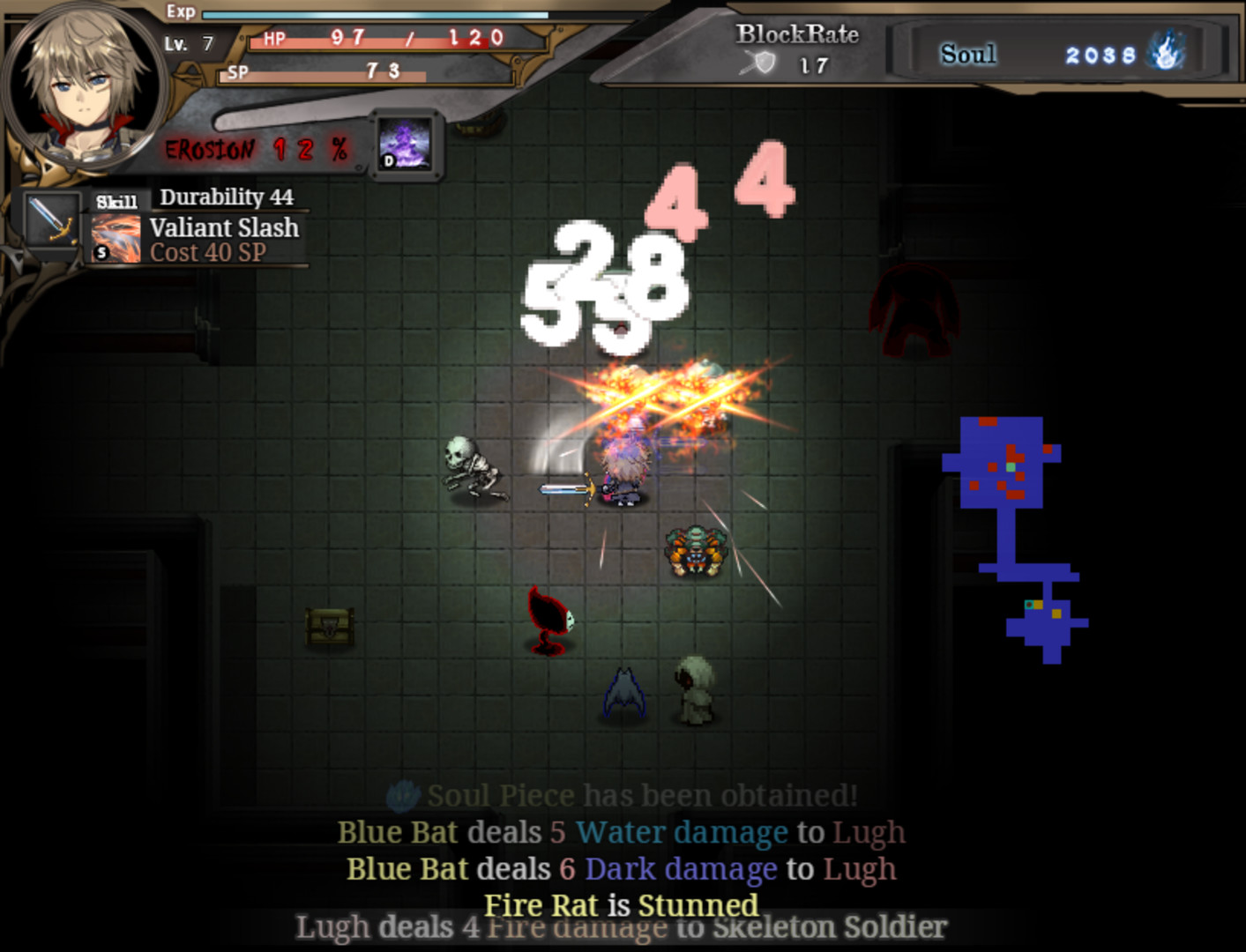This screenshot has width=1246, height=952.
Task: Use the purple item in the D slot
Action: (405, 145)
